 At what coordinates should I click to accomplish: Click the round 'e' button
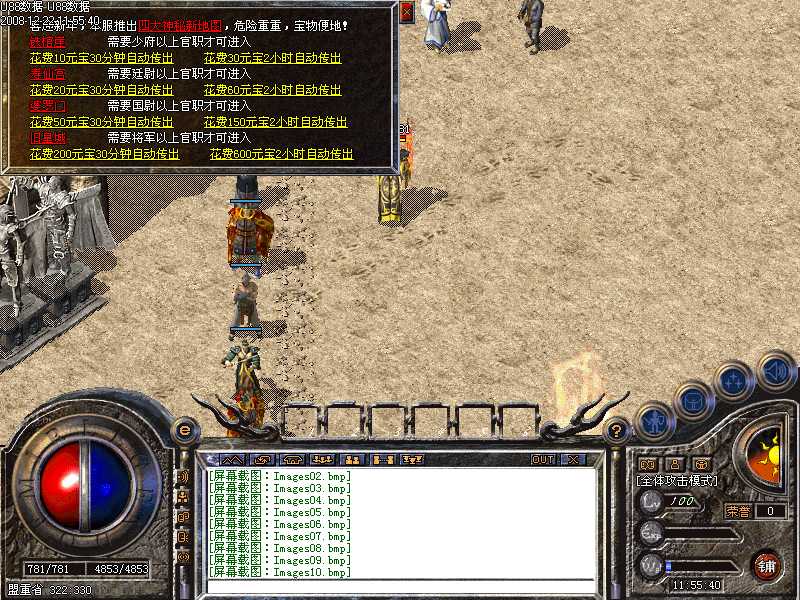(x=184, y=430)
